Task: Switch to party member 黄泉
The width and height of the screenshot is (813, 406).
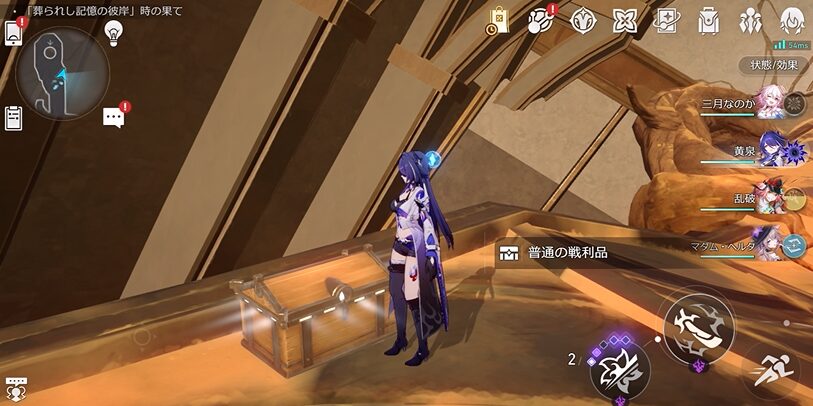Action: pos(775,150)
